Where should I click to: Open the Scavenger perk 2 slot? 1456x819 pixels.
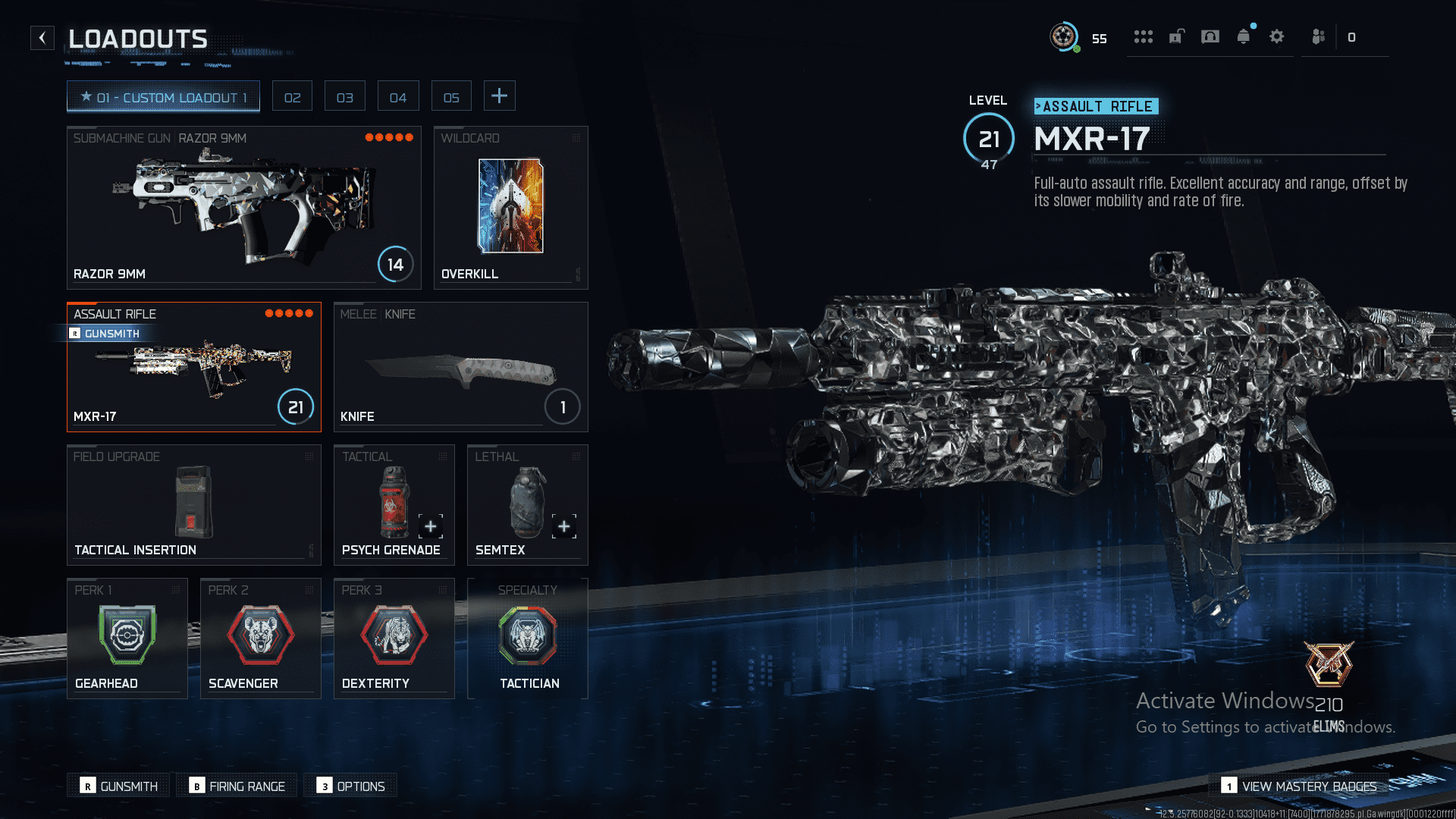tap(260, 639)
